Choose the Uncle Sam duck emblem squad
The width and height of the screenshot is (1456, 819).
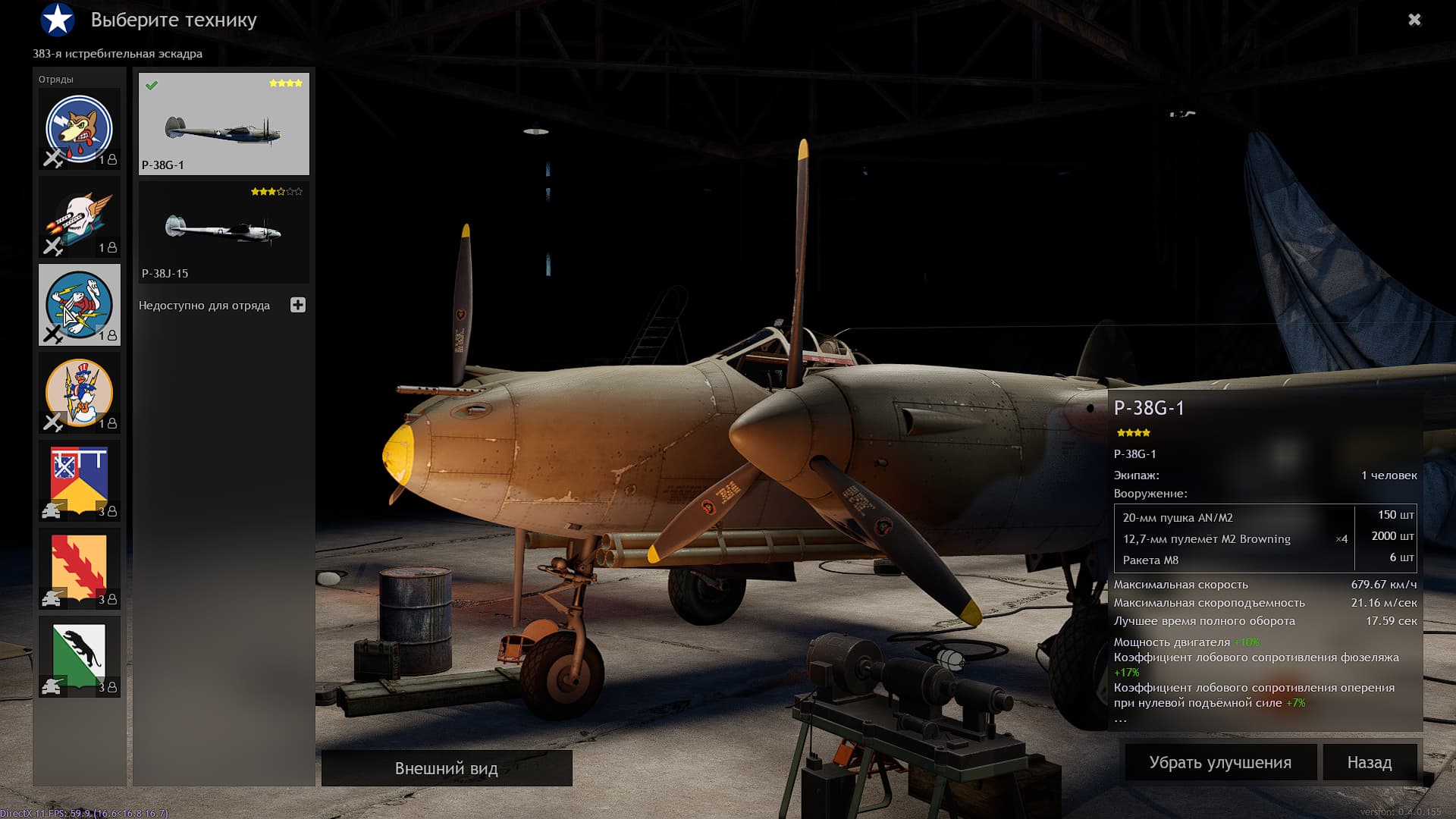pyautogui.click(x=80, y=393)
